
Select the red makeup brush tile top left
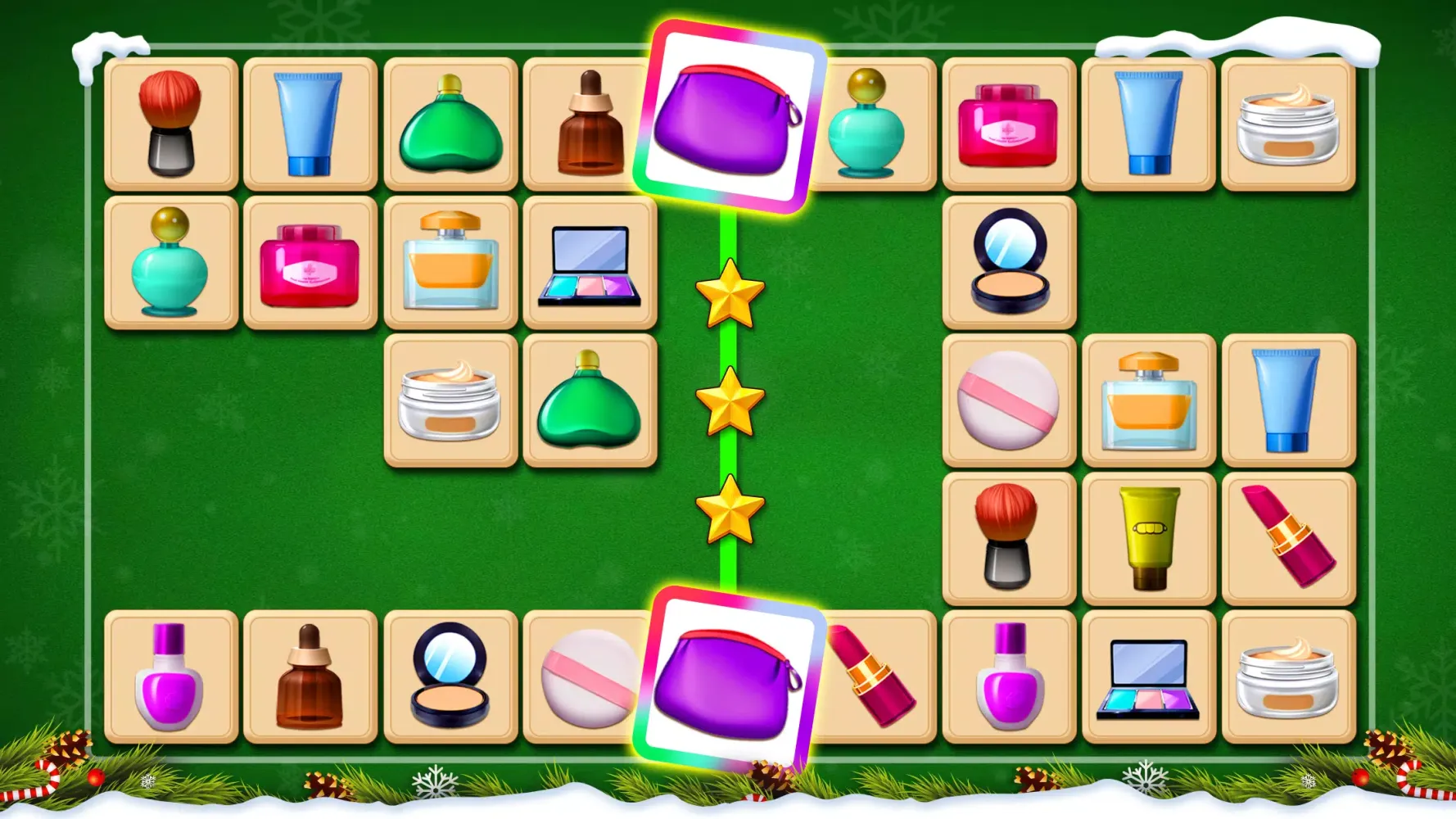pyautogui.click(x=170, y=123)
